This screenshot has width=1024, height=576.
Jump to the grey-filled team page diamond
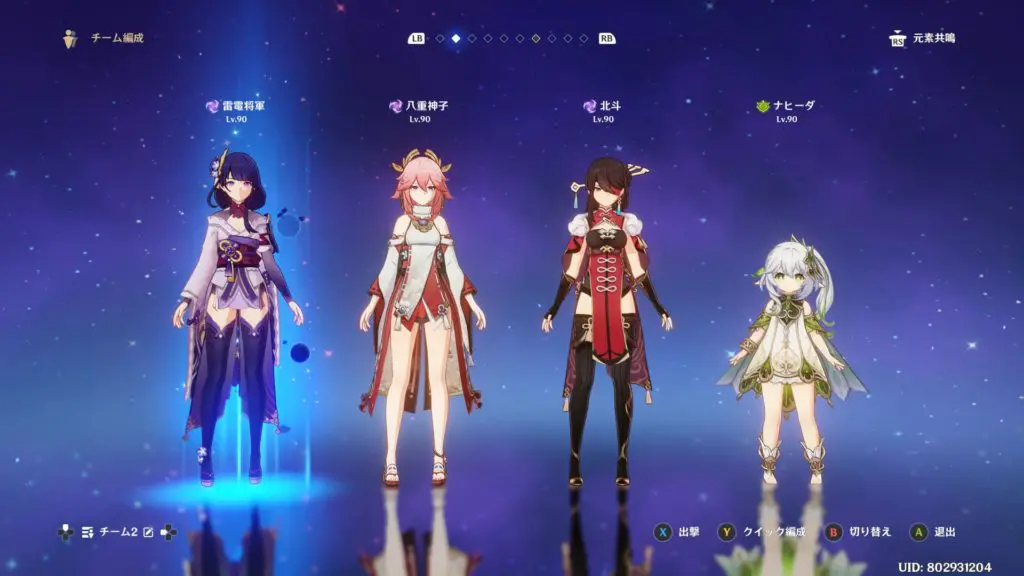click(536, 38)
